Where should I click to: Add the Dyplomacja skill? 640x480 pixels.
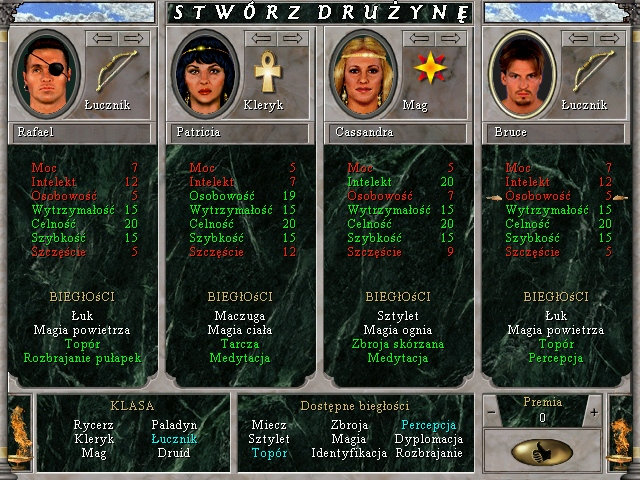428,439
